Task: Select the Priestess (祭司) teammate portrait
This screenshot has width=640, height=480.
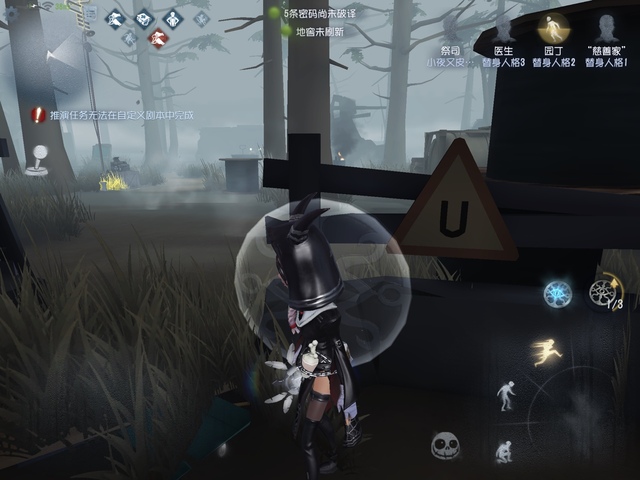Action: tap(451, 28)
